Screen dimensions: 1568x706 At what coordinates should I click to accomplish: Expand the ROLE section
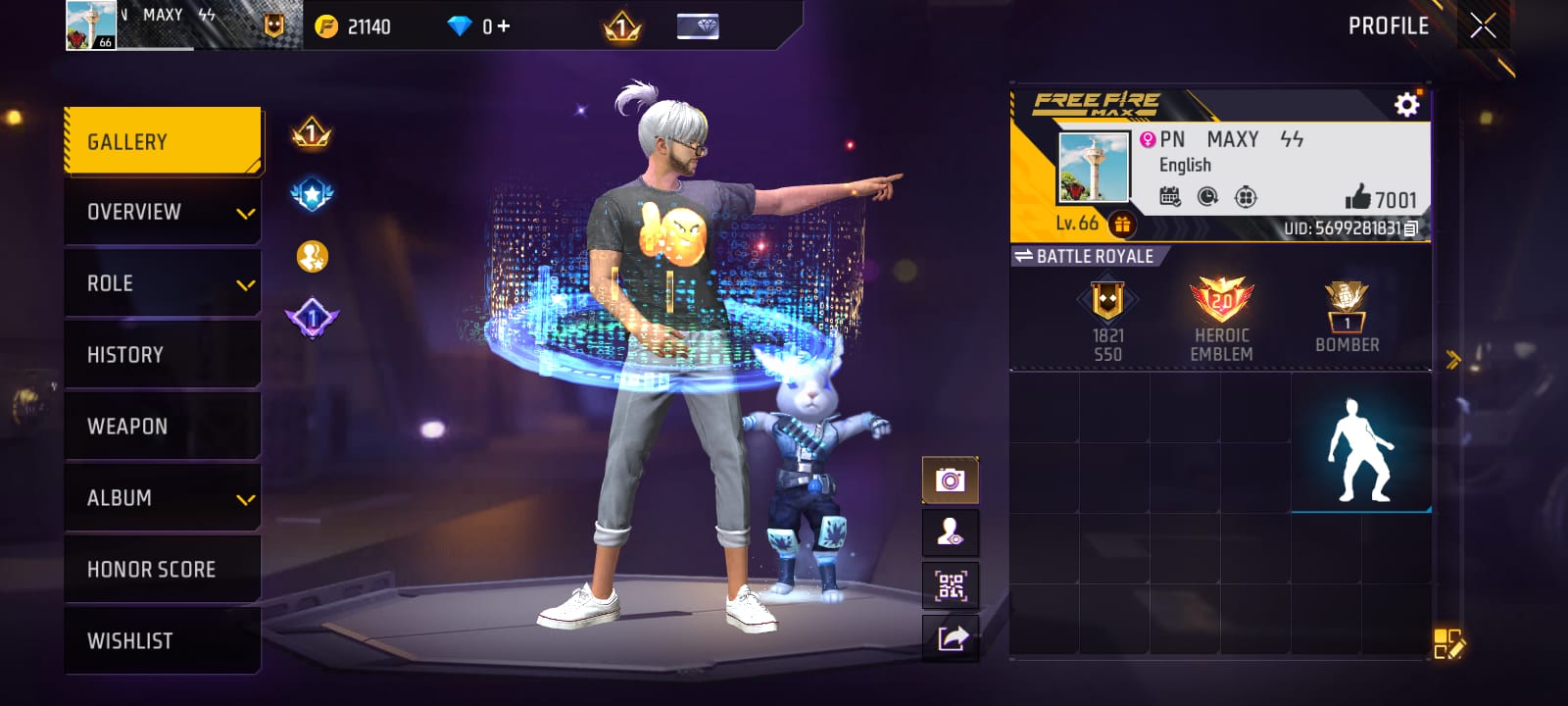click(x=162, y=282)
